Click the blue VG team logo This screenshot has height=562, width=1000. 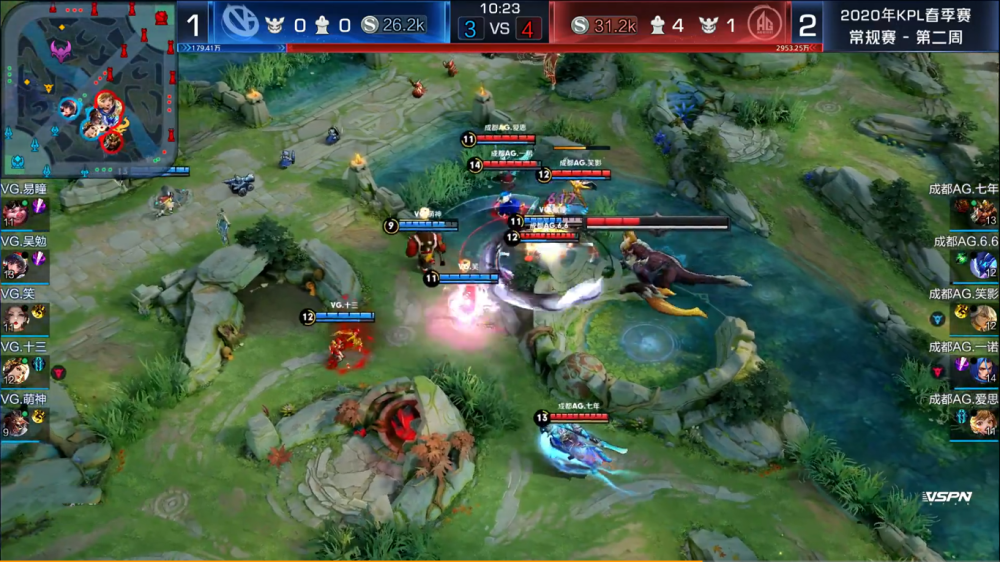pyautogui.click(x=239, y=24)
